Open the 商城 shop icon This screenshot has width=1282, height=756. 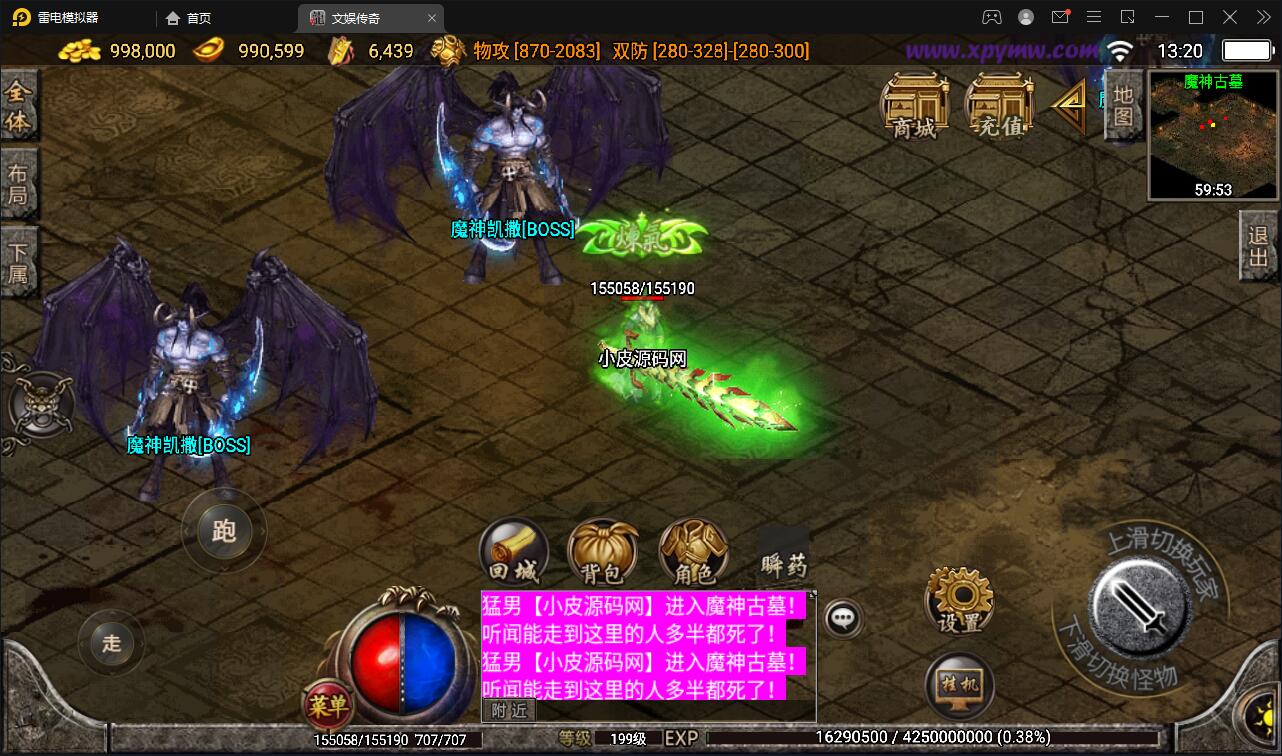point(913,105)
